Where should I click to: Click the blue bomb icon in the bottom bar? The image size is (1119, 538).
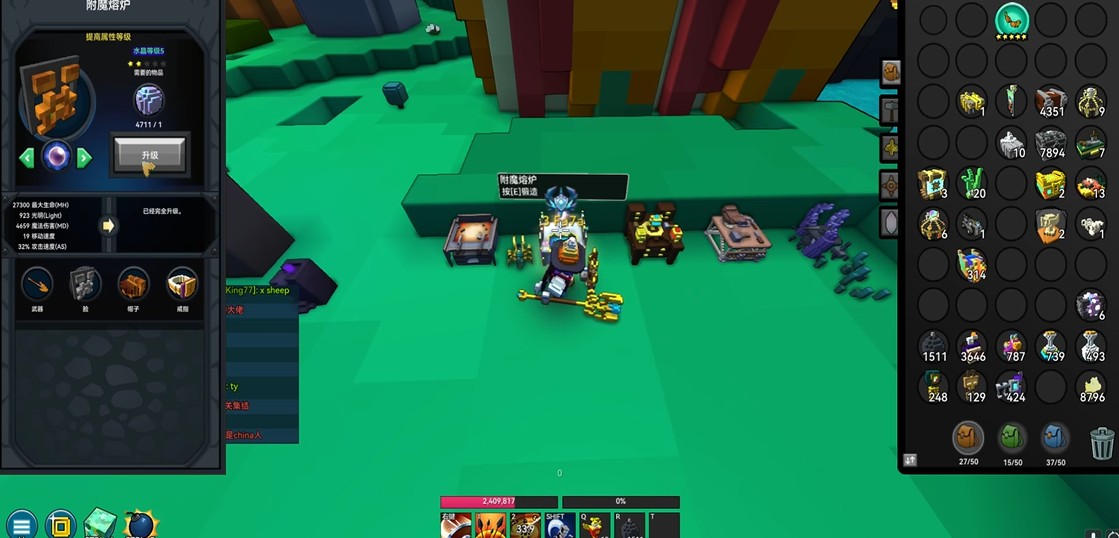click(x=141, y=523)
